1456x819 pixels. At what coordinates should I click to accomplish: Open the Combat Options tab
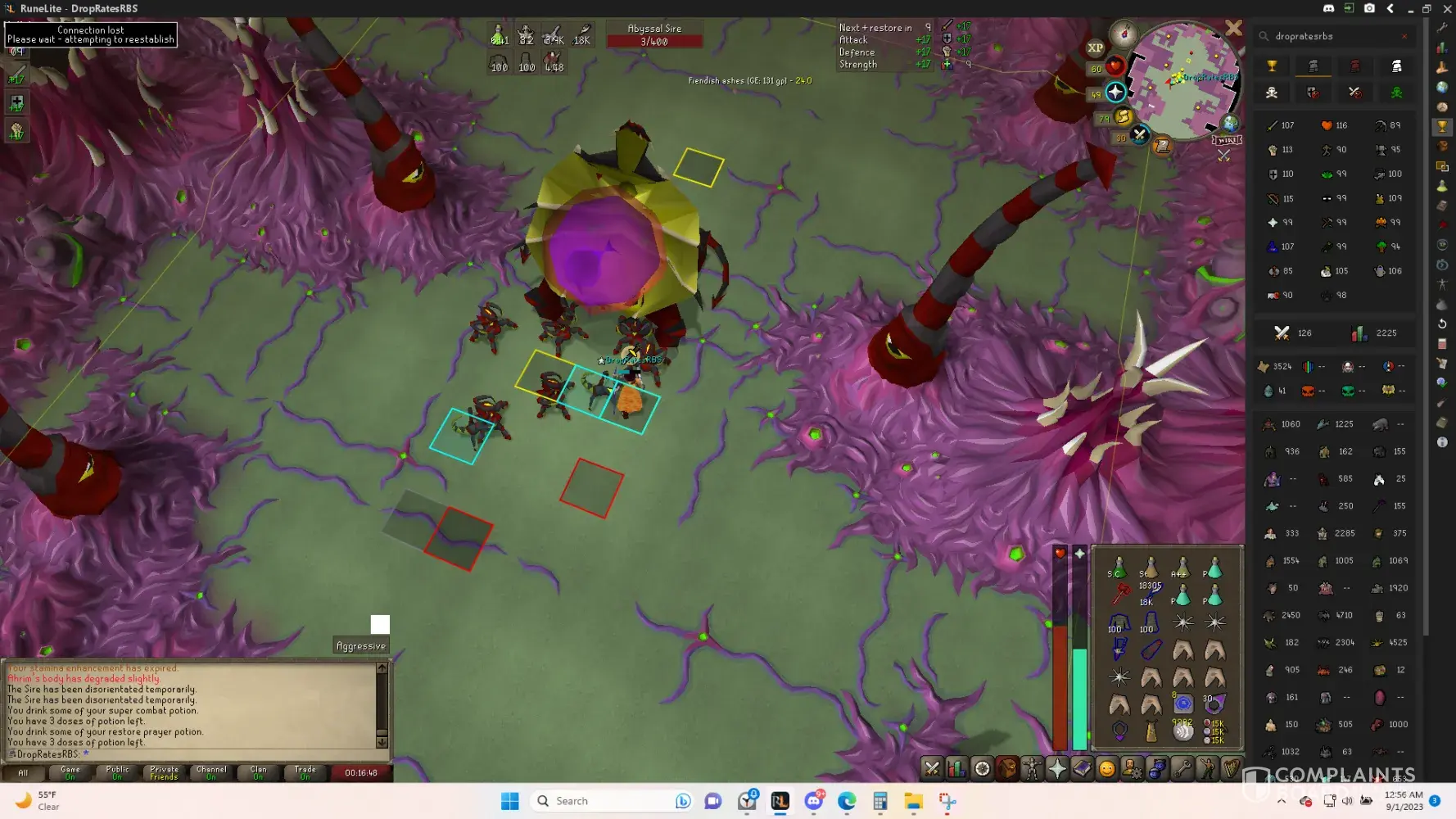pyautogui.click(x=932, y=768)
